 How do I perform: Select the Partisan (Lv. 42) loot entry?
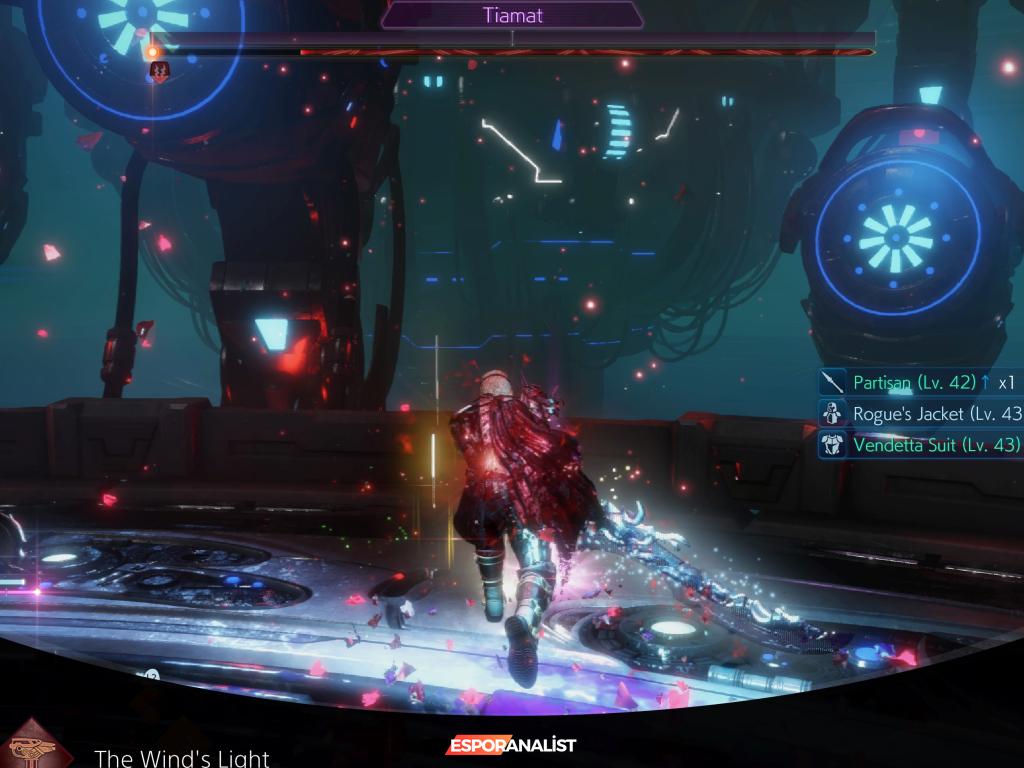click(x=914, y=382)
